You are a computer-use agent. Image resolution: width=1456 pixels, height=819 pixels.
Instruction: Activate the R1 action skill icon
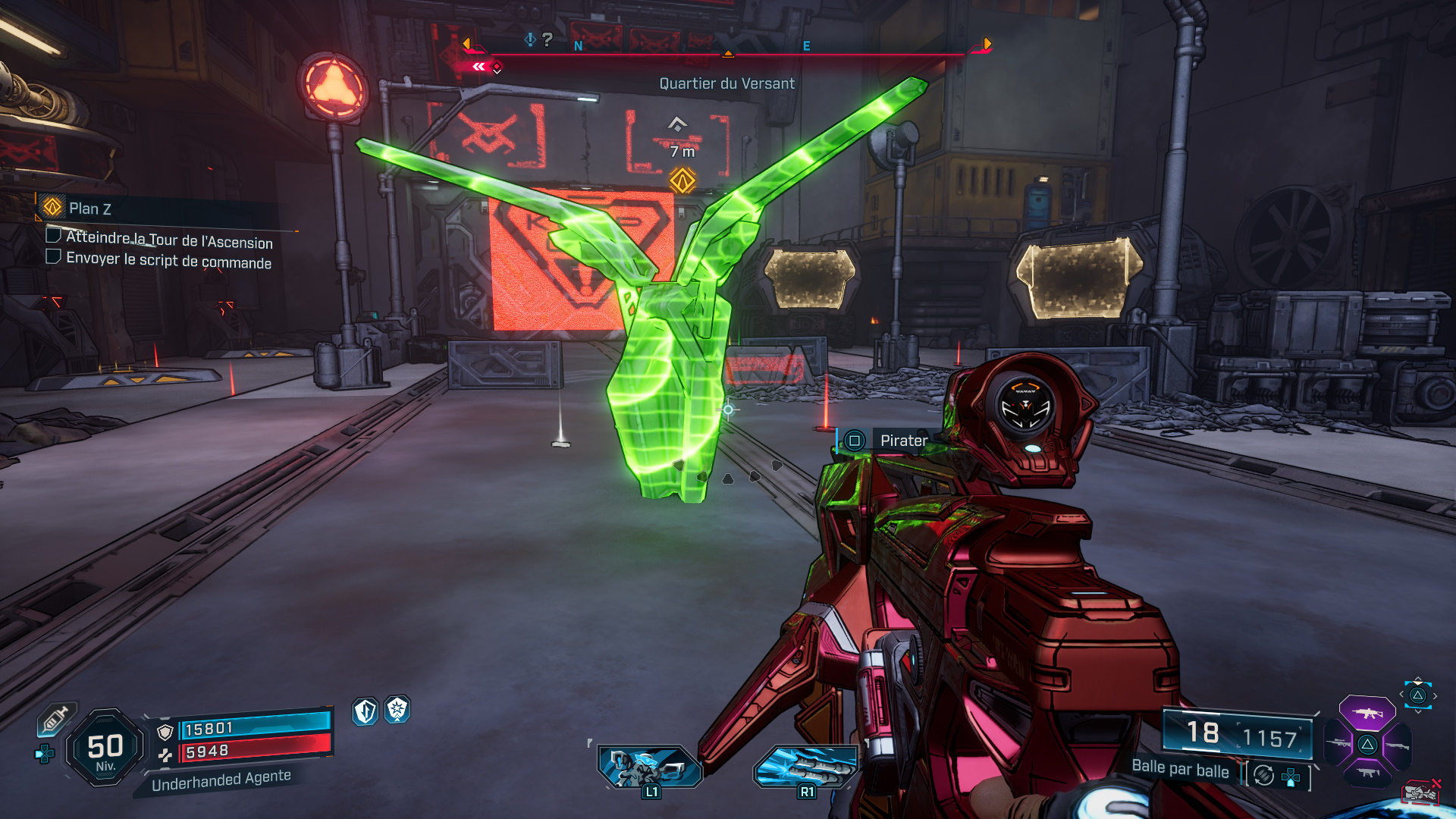click(x=806, y=767)
